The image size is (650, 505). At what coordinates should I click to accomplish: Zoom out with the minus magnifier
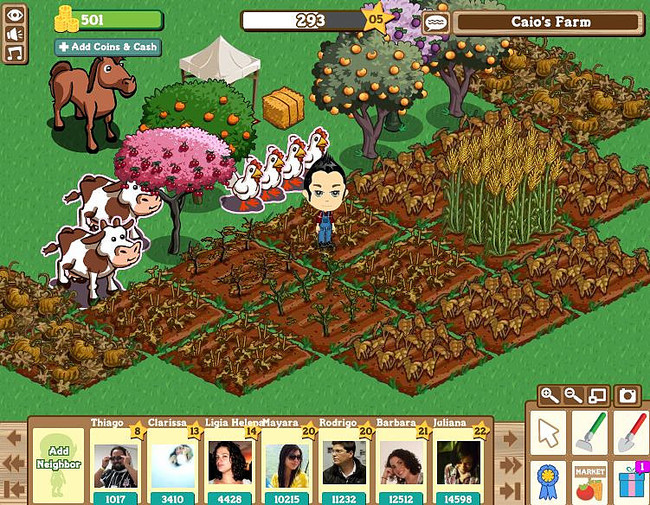click(x=573, y=395)
